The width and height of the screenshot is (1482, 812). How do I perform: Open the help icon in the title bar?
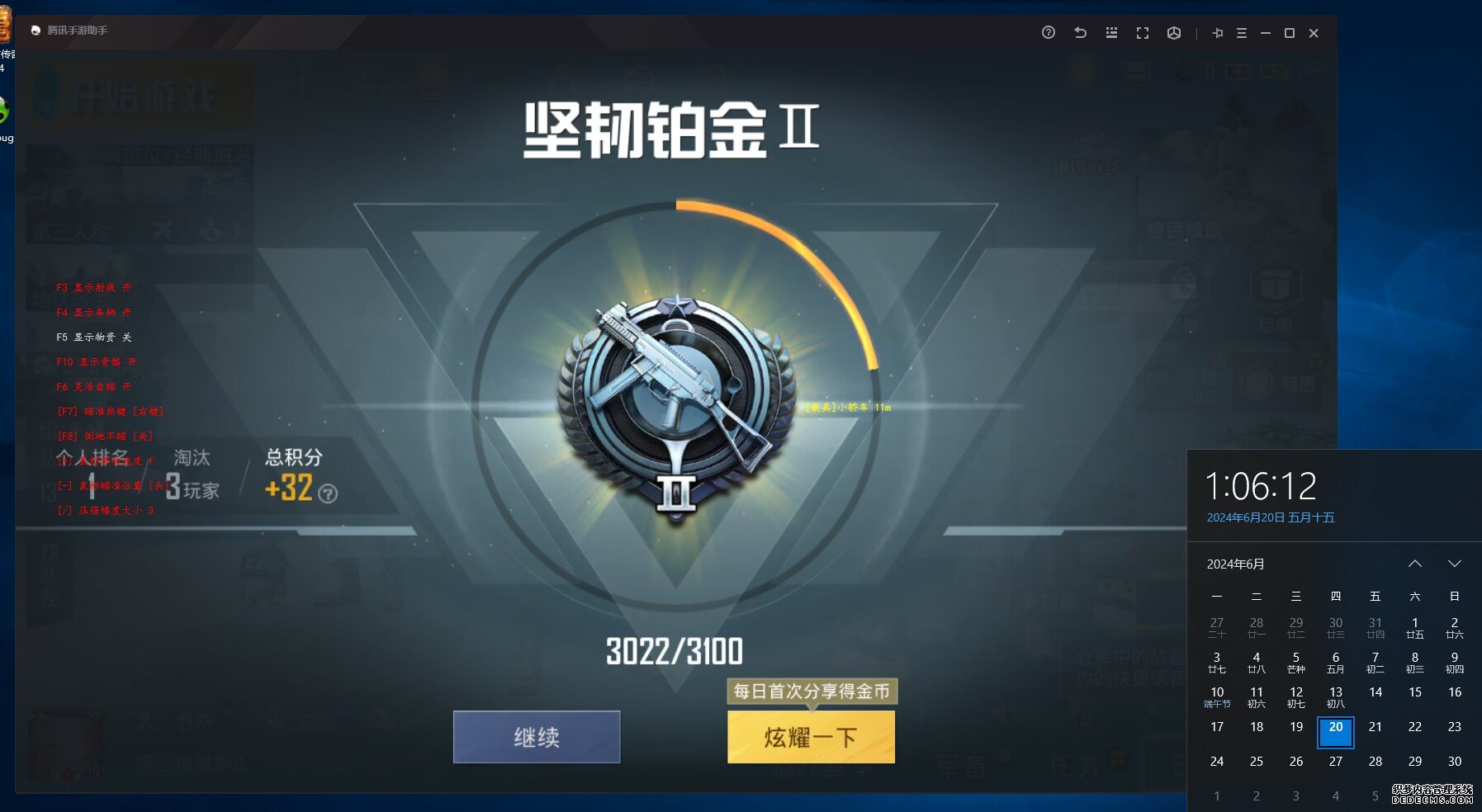1048,33
